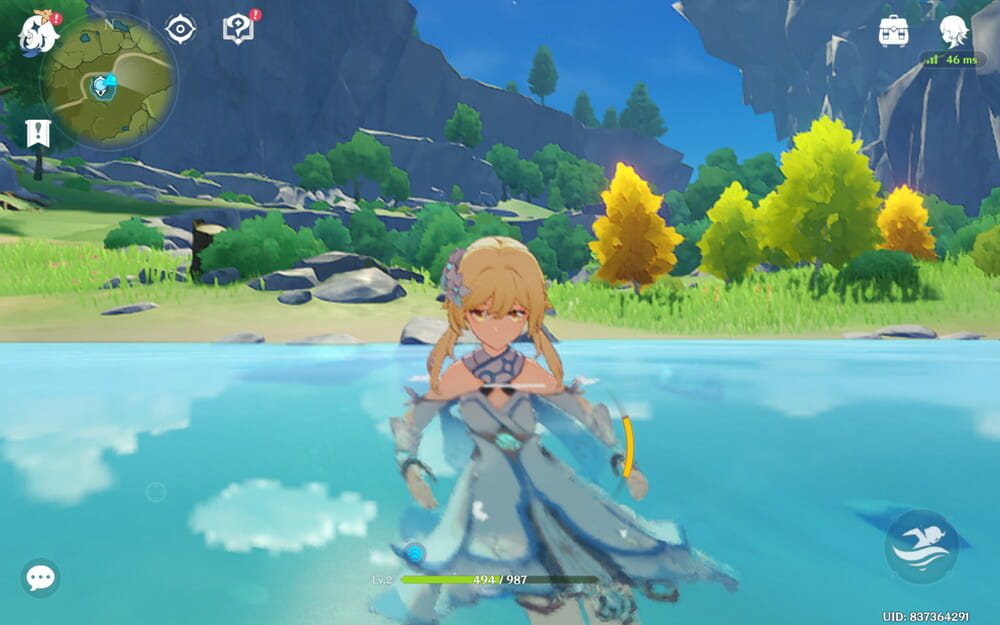Open the character portrait menu
The image size is (1000, 625).
click(x=953, y=31)
